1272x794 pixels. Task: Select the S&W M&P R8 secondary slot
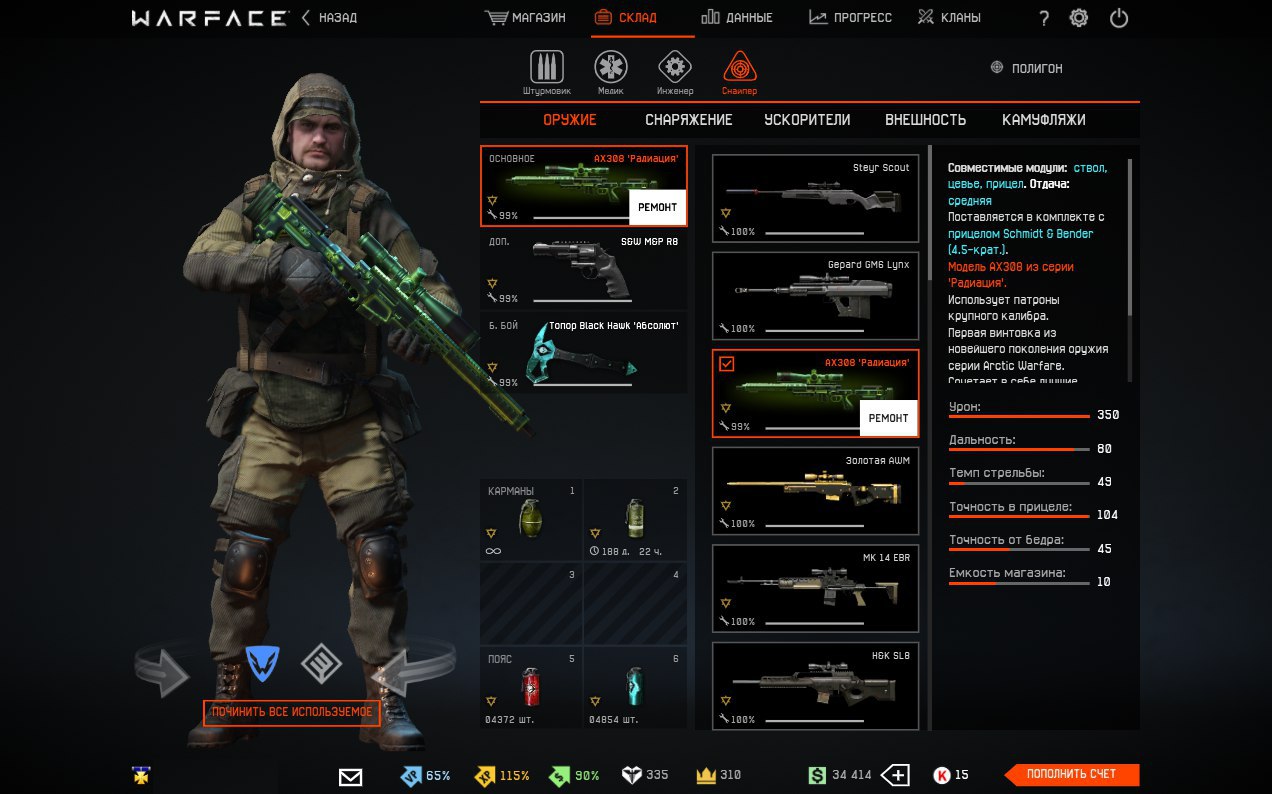pyautogui.click(x=584, y=270)
